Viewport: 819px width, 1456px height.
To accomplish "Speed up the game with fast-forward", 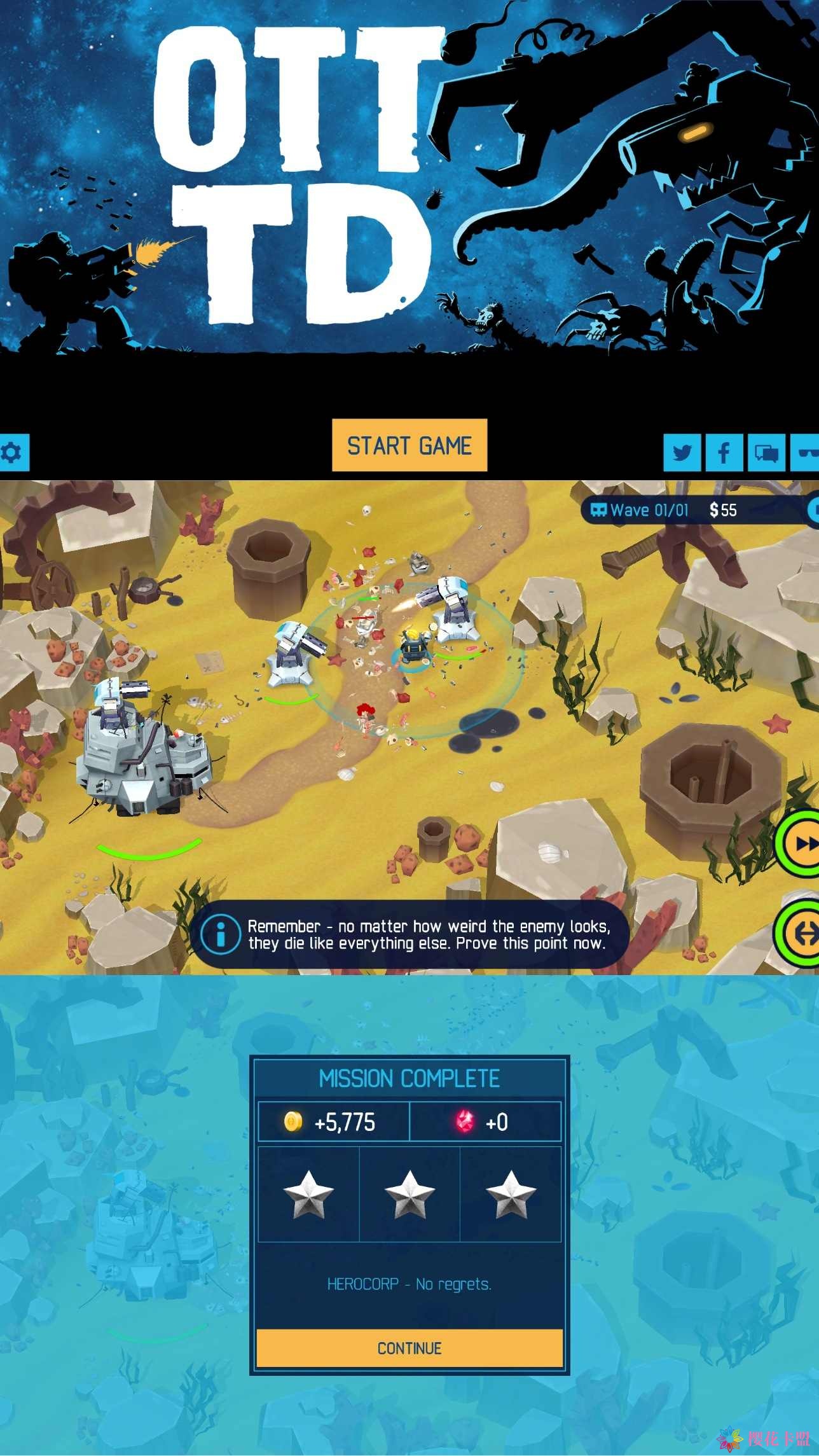I will point(802,844).
